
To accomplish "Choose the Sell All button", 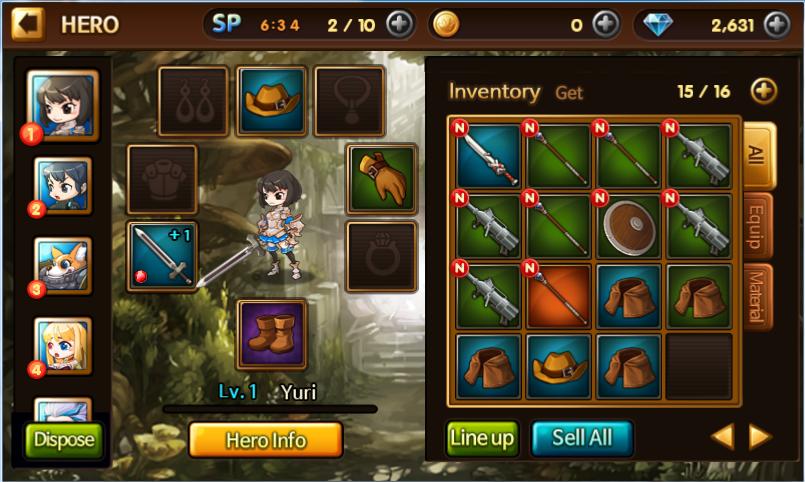I will click(x=582, y=438).
